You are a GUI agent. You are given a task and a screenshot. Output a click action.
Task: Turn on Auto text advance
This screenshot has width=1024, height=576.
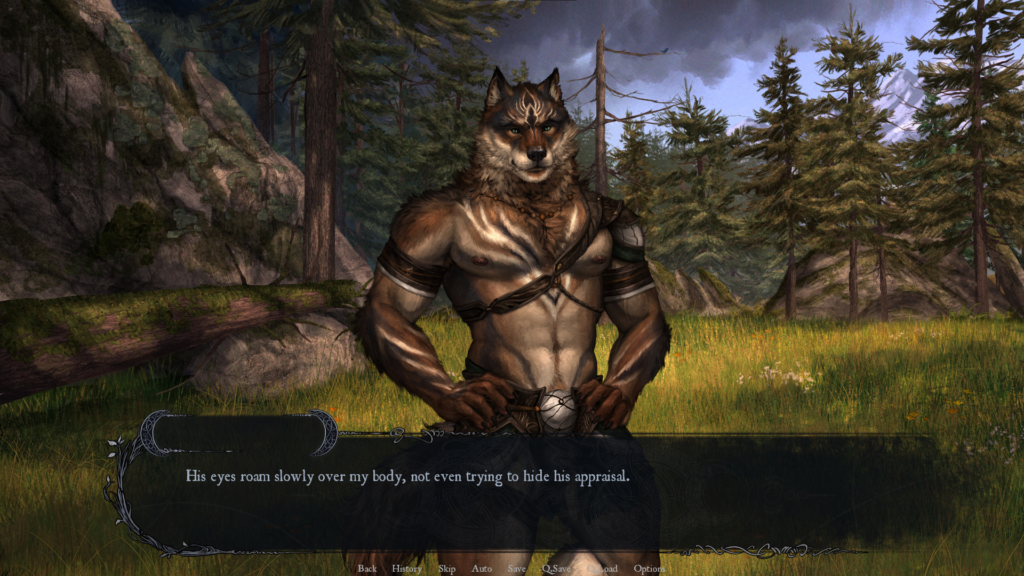pos(482,569)
